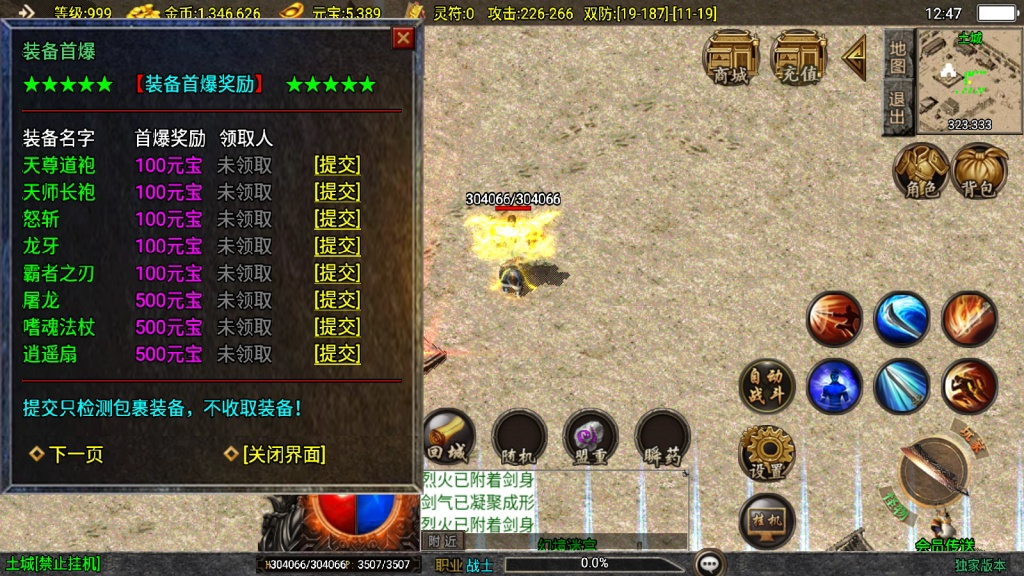The height and width of the screenshot is (576, 1024).
Task: Select the 退出 exit button
Action: [897, 108]
